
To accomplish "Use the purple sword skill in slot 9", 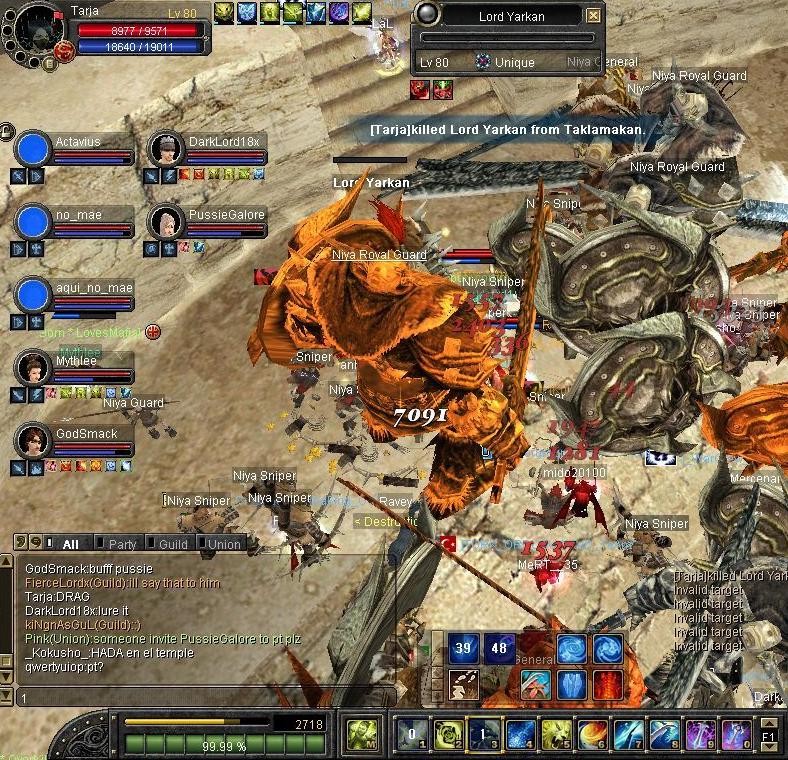I will 700,735.
